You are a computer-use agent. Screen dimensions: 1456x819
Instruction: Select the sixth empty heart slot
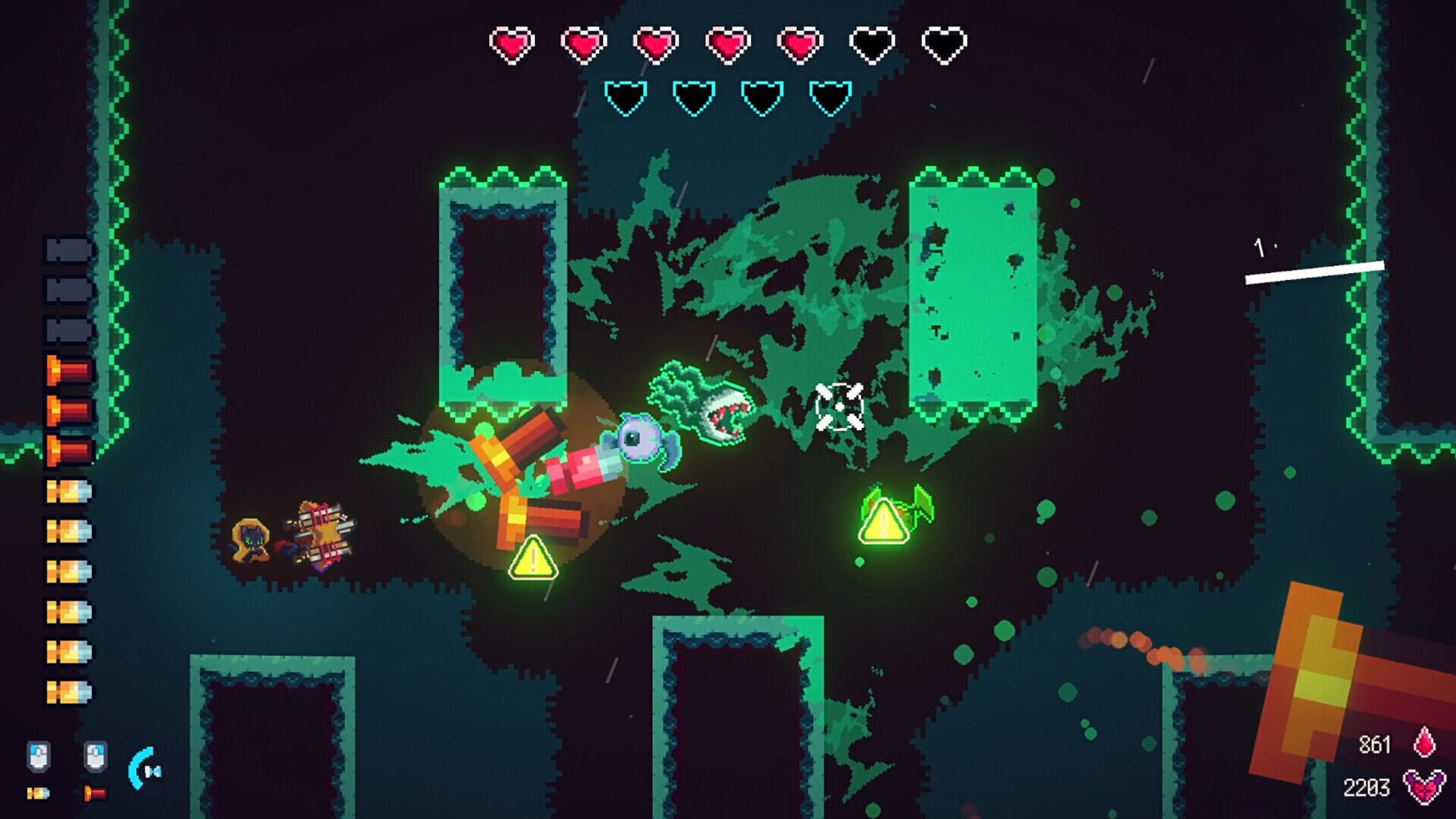(x=869, y=44)
